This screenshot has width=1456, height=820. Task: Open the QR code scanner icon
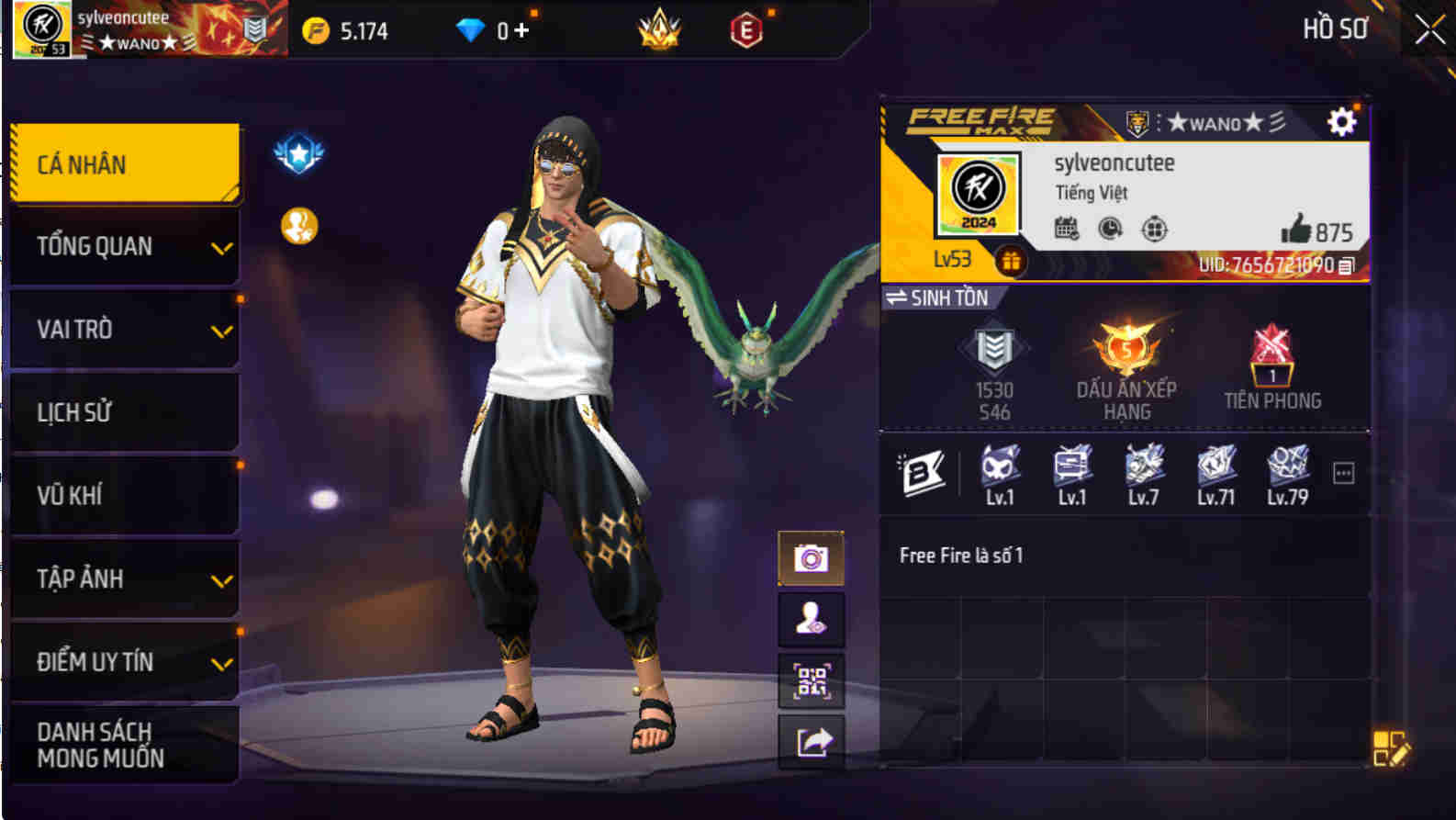tap(812, 680)
